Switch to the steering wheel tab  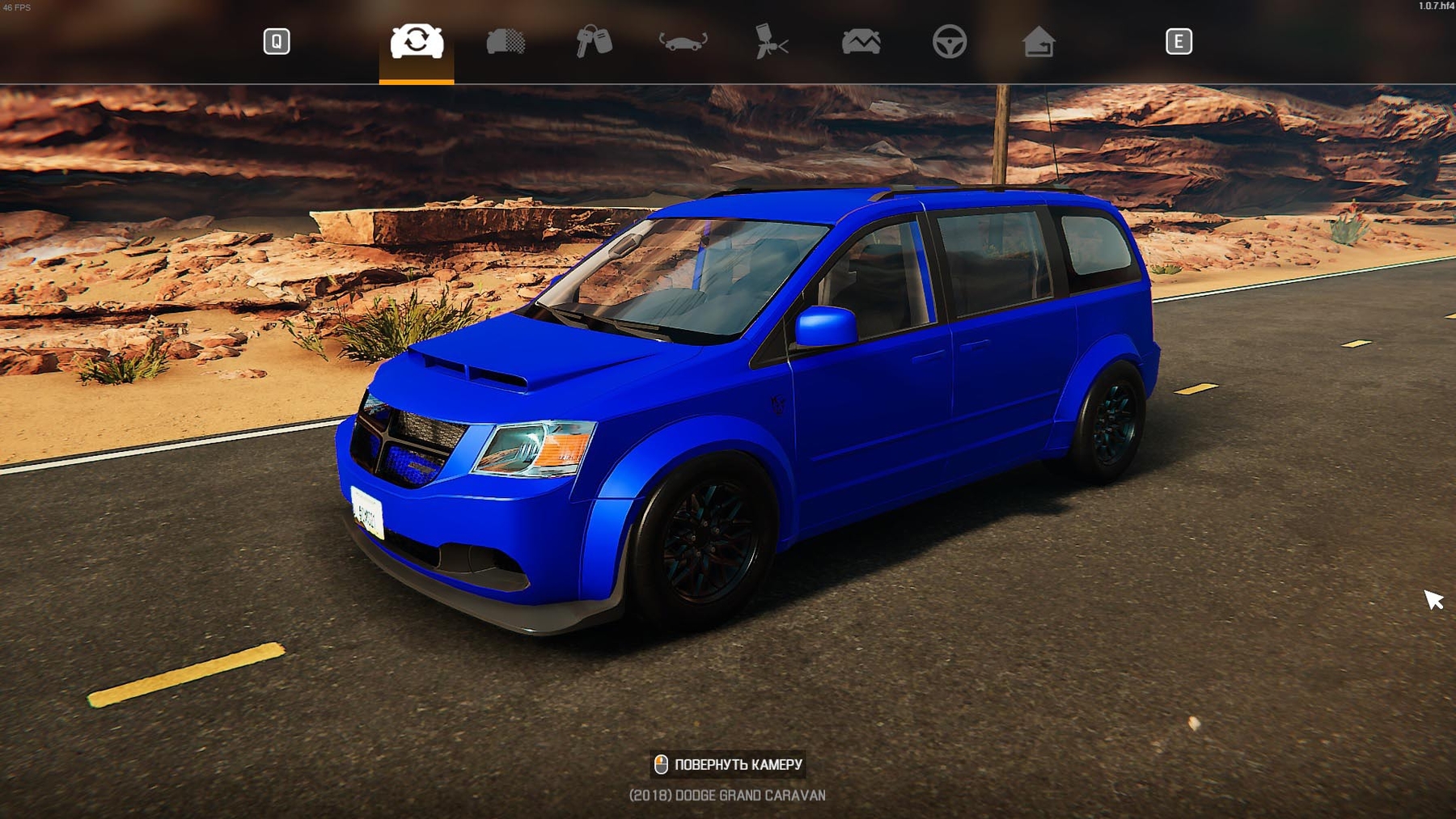click(x=950, y=41)
